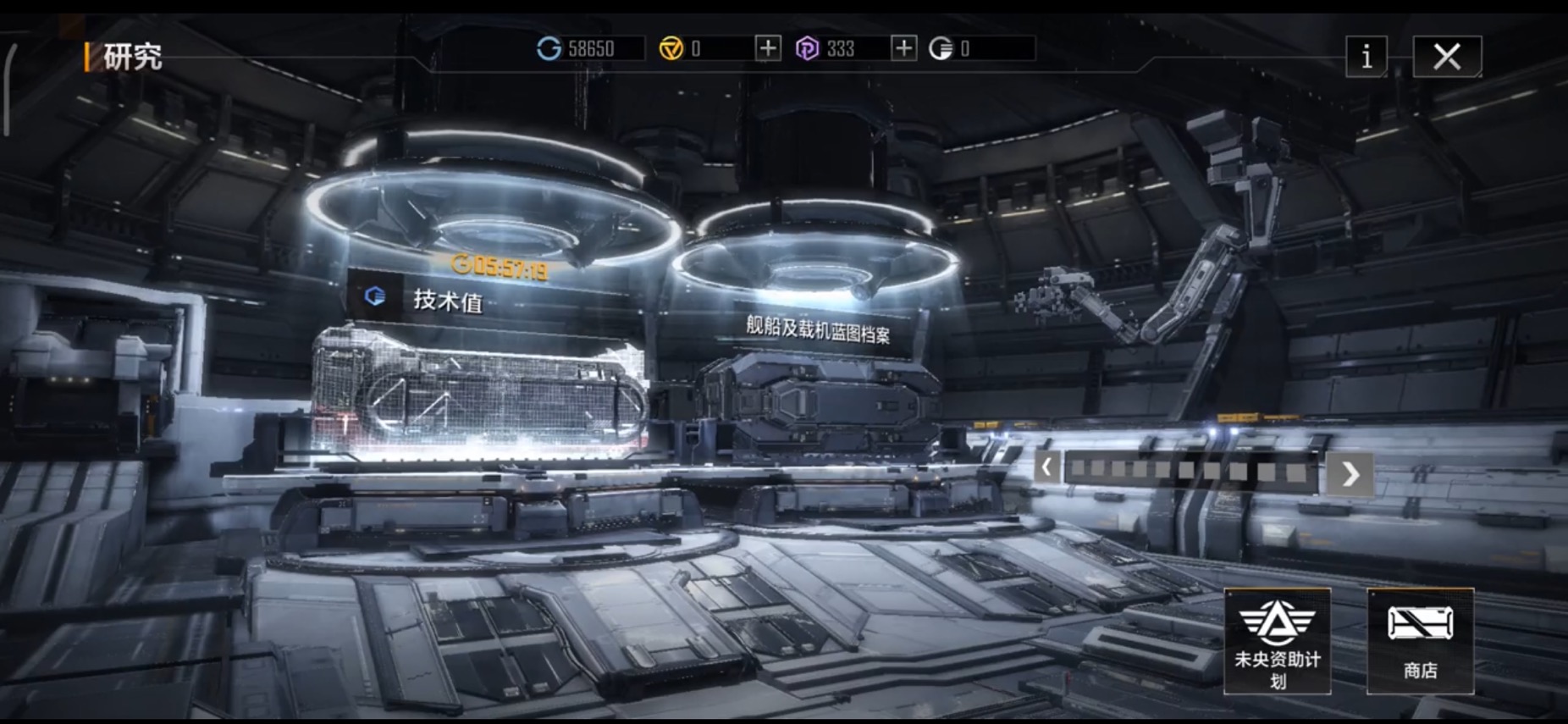Select the 技术值 research project
1568x724 pixels.
pos(447,299)
